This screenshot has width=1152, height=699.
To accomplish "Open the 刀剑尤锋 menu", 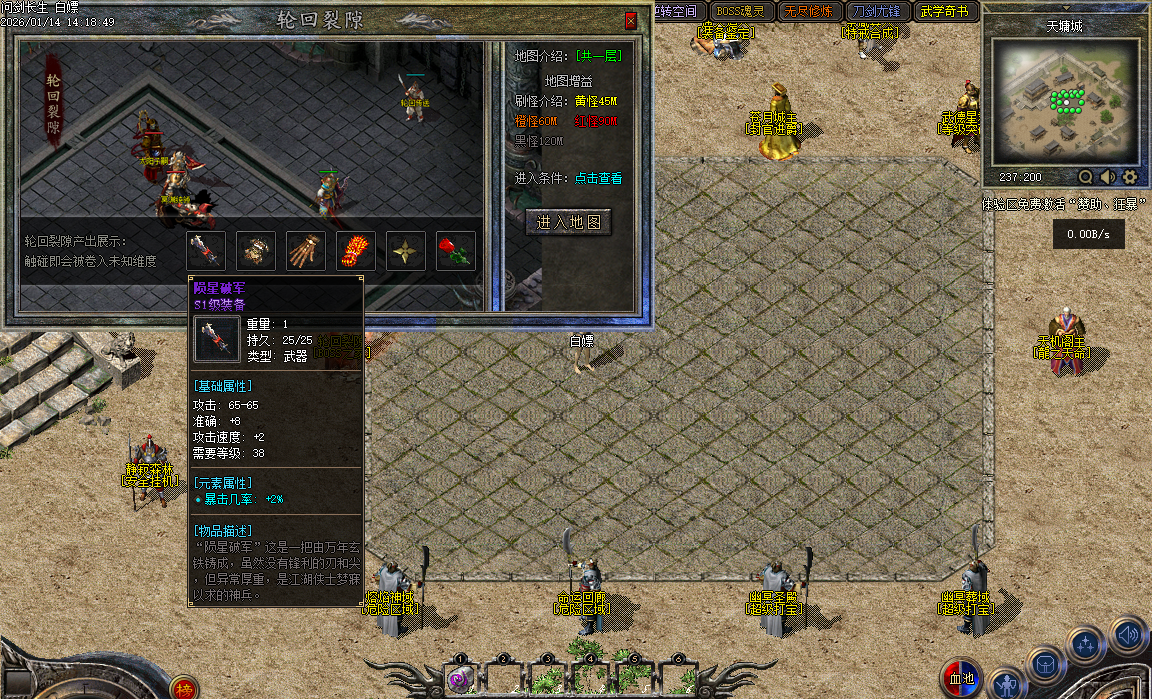I will click(875, 12).
